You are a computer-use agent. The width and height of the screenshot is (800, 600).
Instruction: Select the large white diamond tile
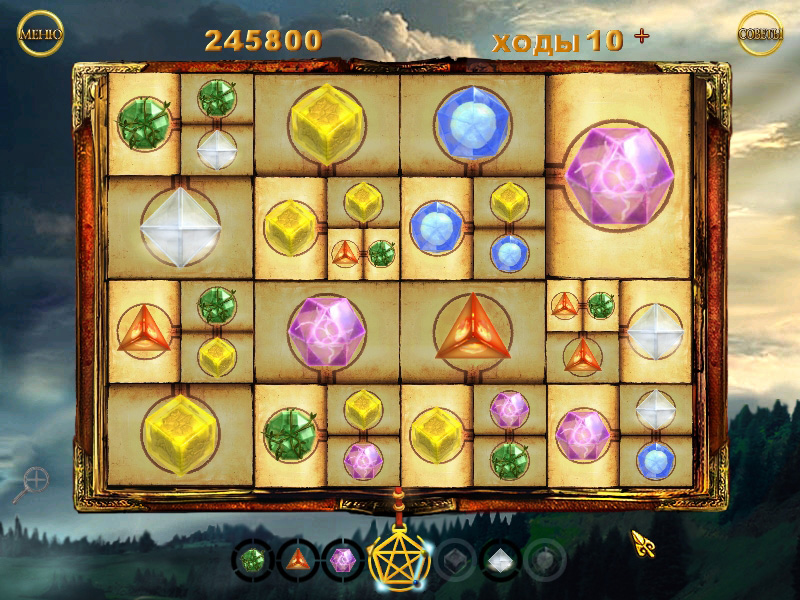[180, 227]
